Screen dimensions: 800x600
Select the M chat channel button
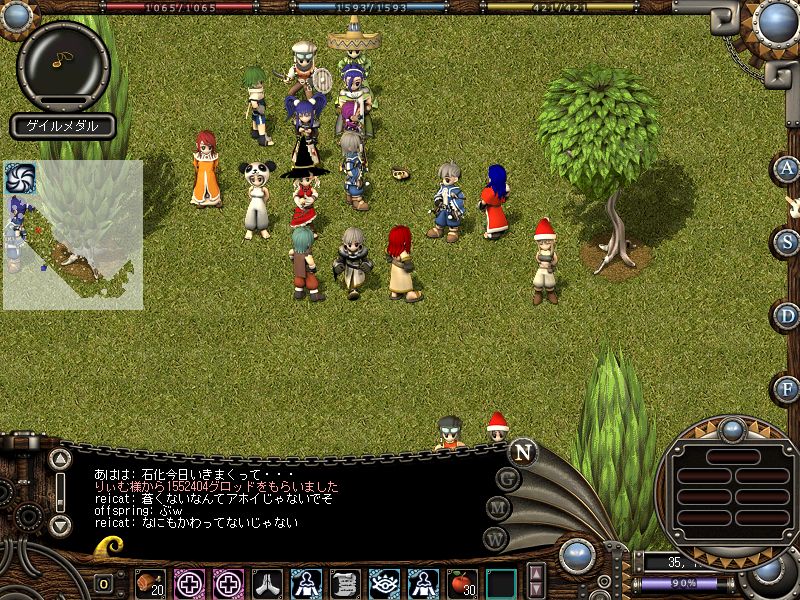[499, 509]
